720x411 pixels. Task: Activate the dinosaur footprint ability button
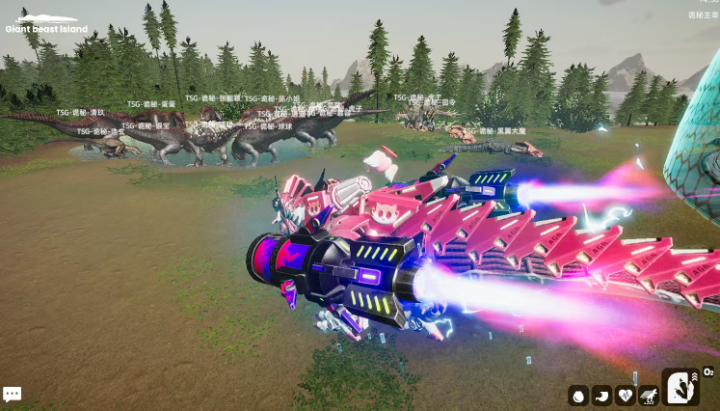coord(681,387)
